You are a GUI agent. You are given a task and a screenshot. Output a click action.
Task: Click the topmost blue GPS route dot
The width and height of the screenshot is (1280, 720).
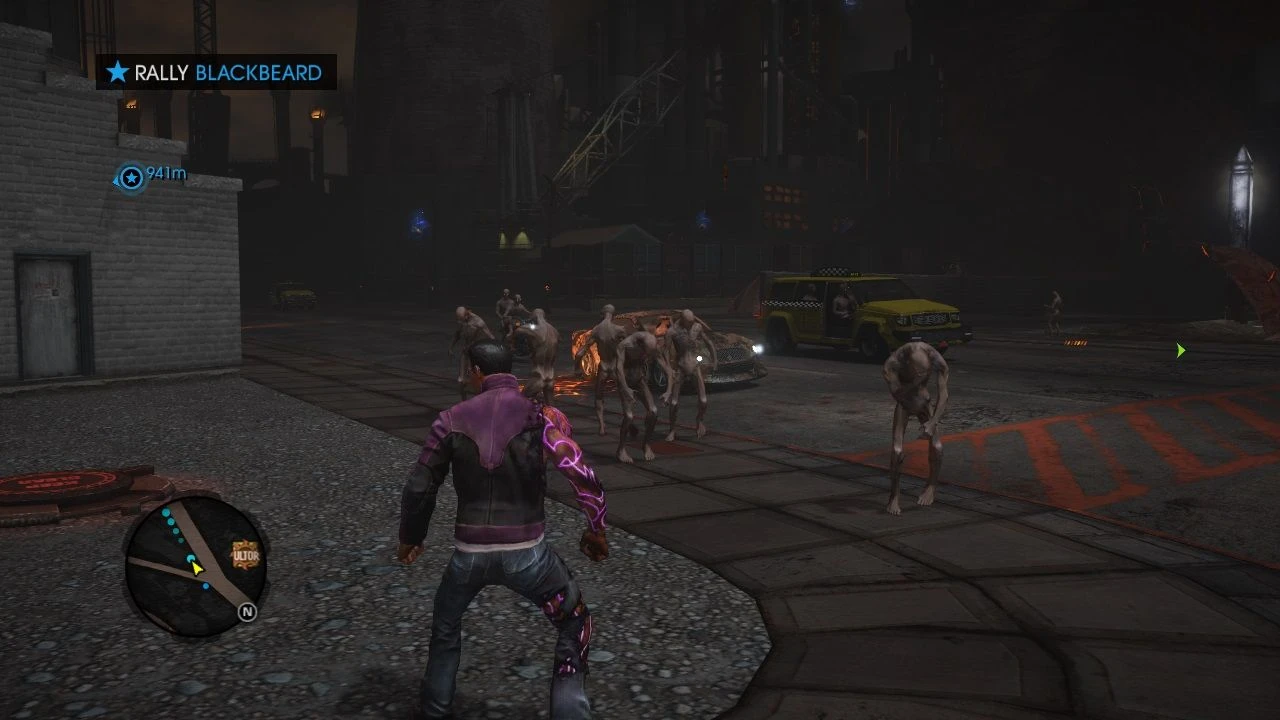(x=165, y=511)
